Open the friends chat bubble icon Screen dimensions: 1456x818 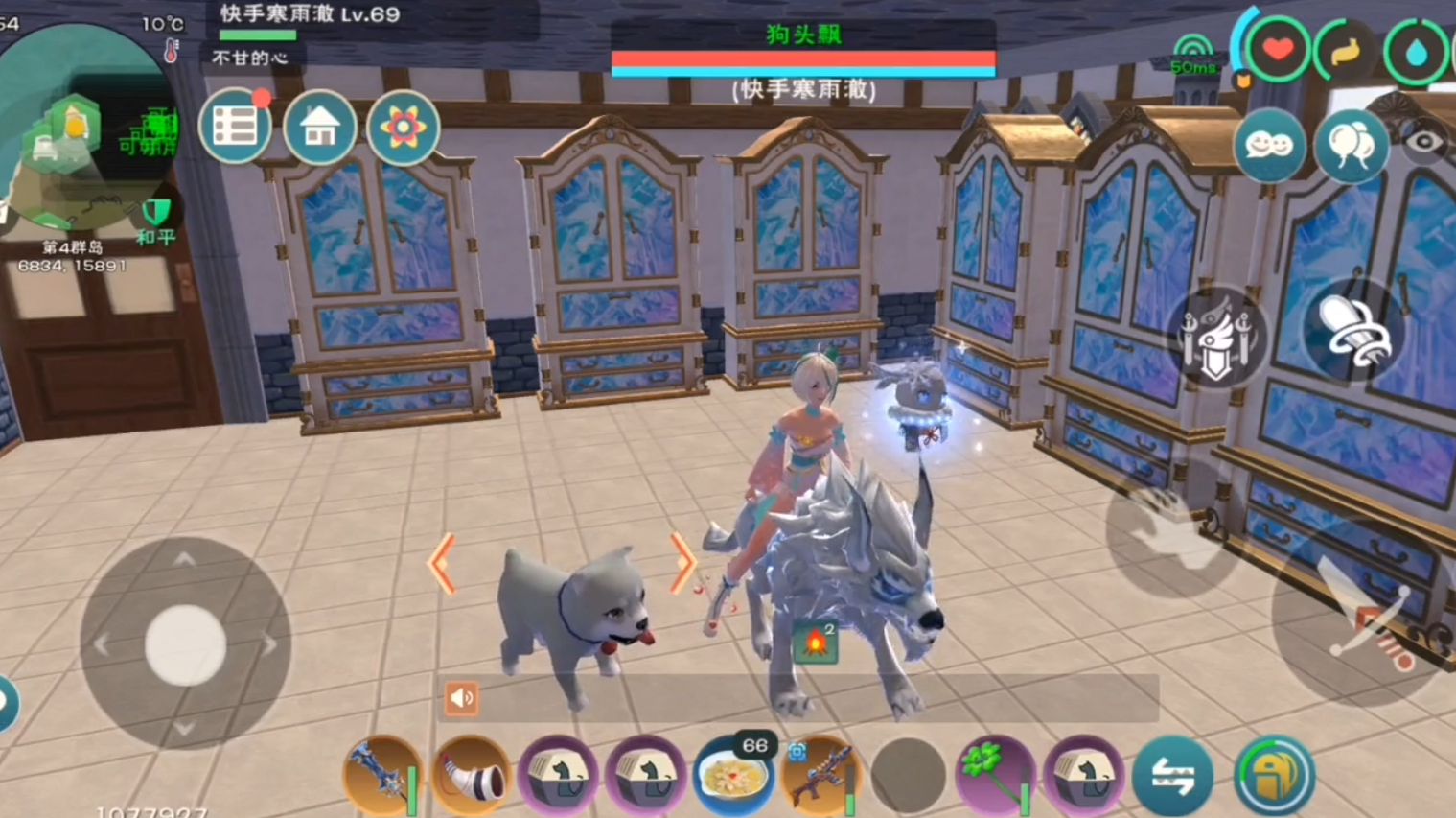1271,142
